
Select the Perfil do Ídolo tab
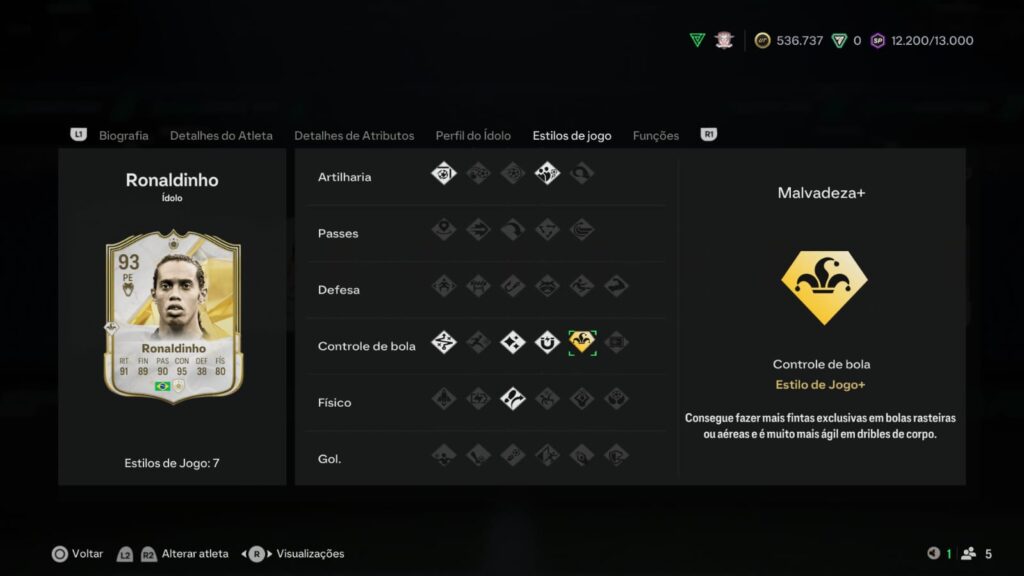click(x=473, y=135)
